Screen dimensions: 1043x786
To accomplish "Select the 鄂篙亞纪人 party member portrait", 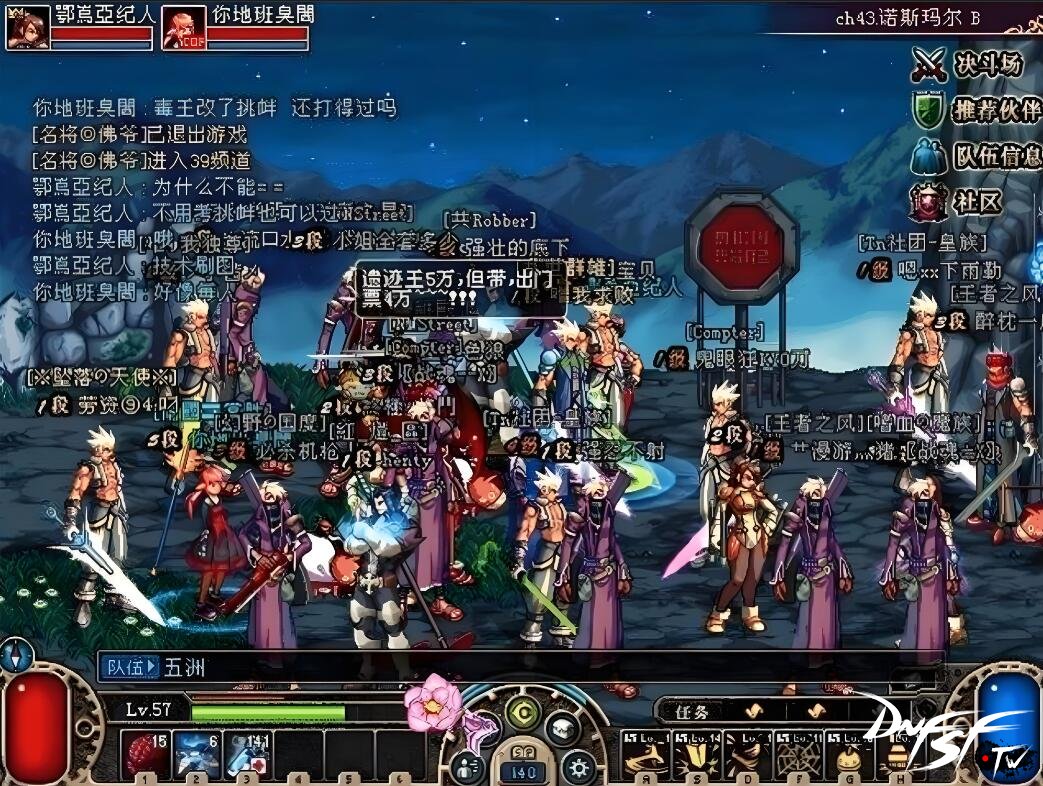I will click(x=27, y=28).
